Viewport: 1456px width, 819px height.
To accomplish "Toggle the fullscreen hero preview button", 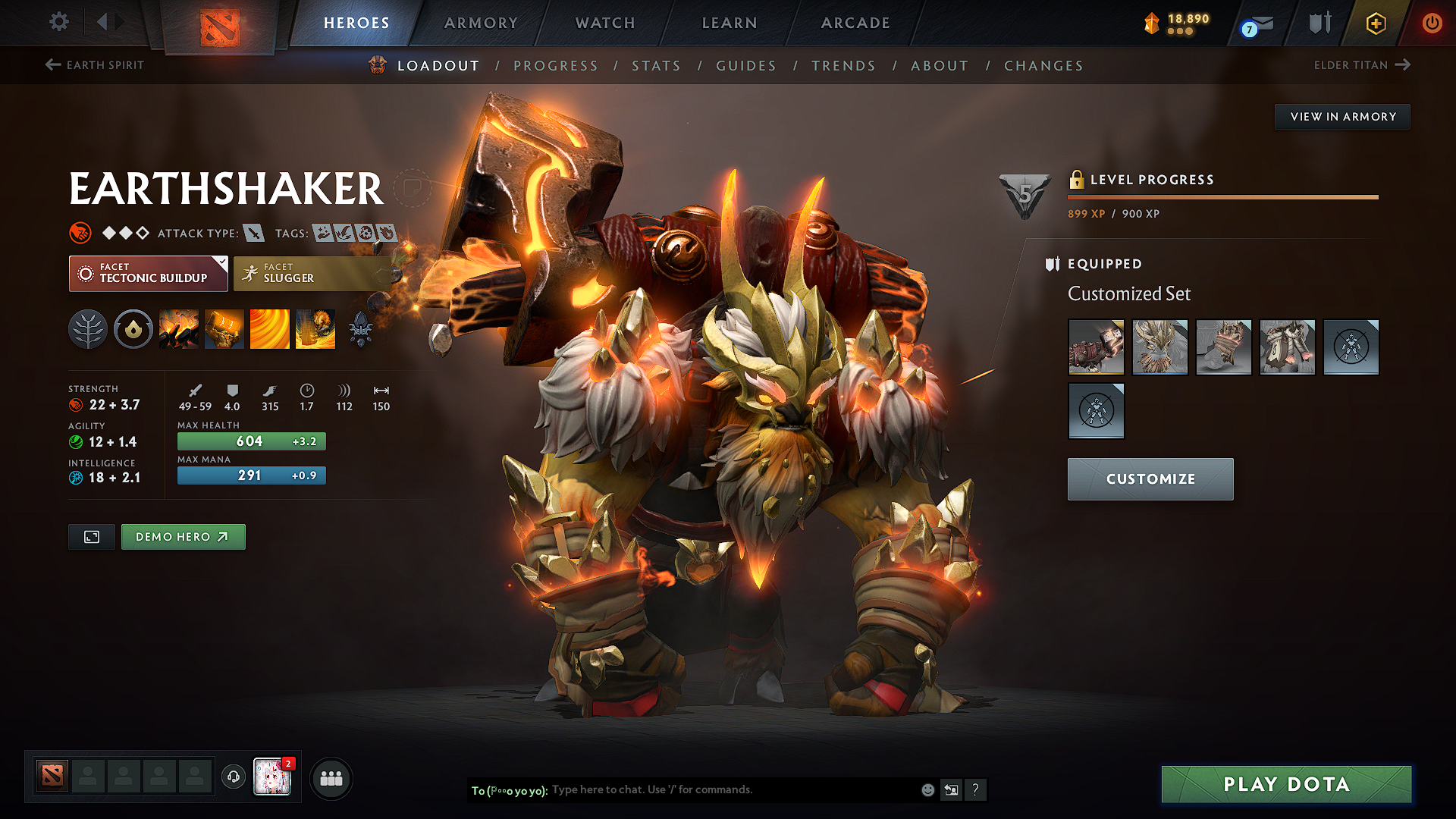I will pos(91,536).
